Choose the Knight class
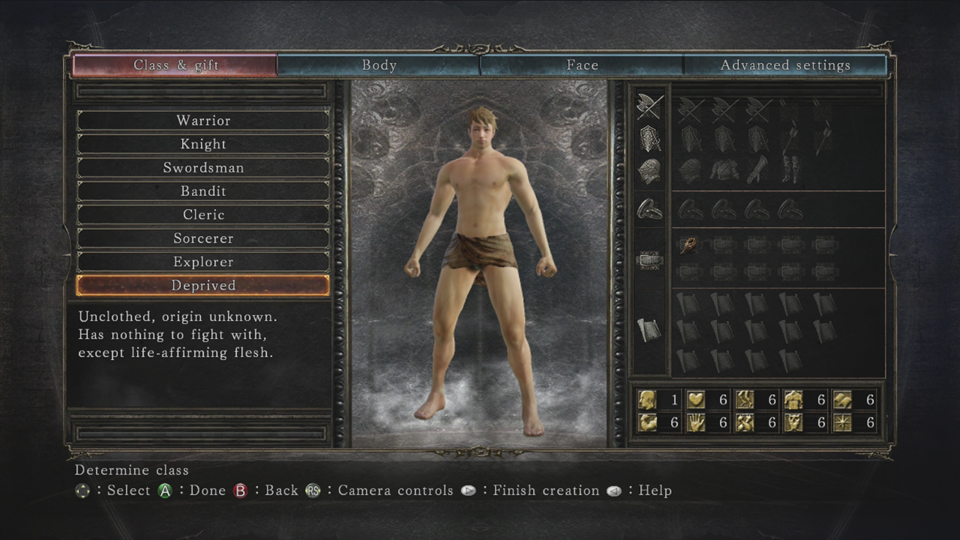 click(203, 144)
